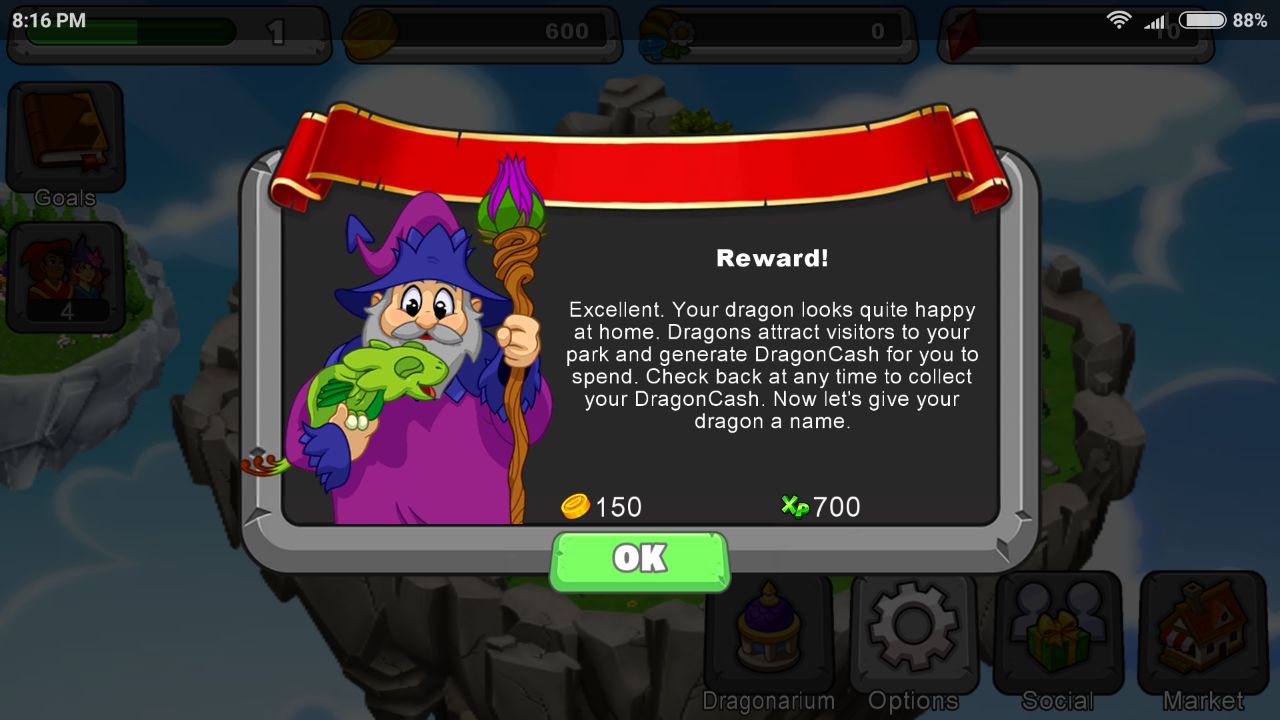The width and height of the screenshot is (1280, 720).
Task: Open the Goals journal
Action: click(65, 135)
